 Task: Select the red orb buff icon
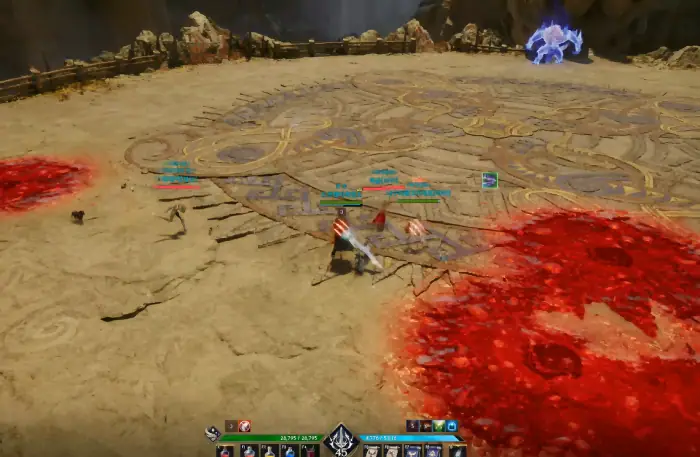point(245,426)
